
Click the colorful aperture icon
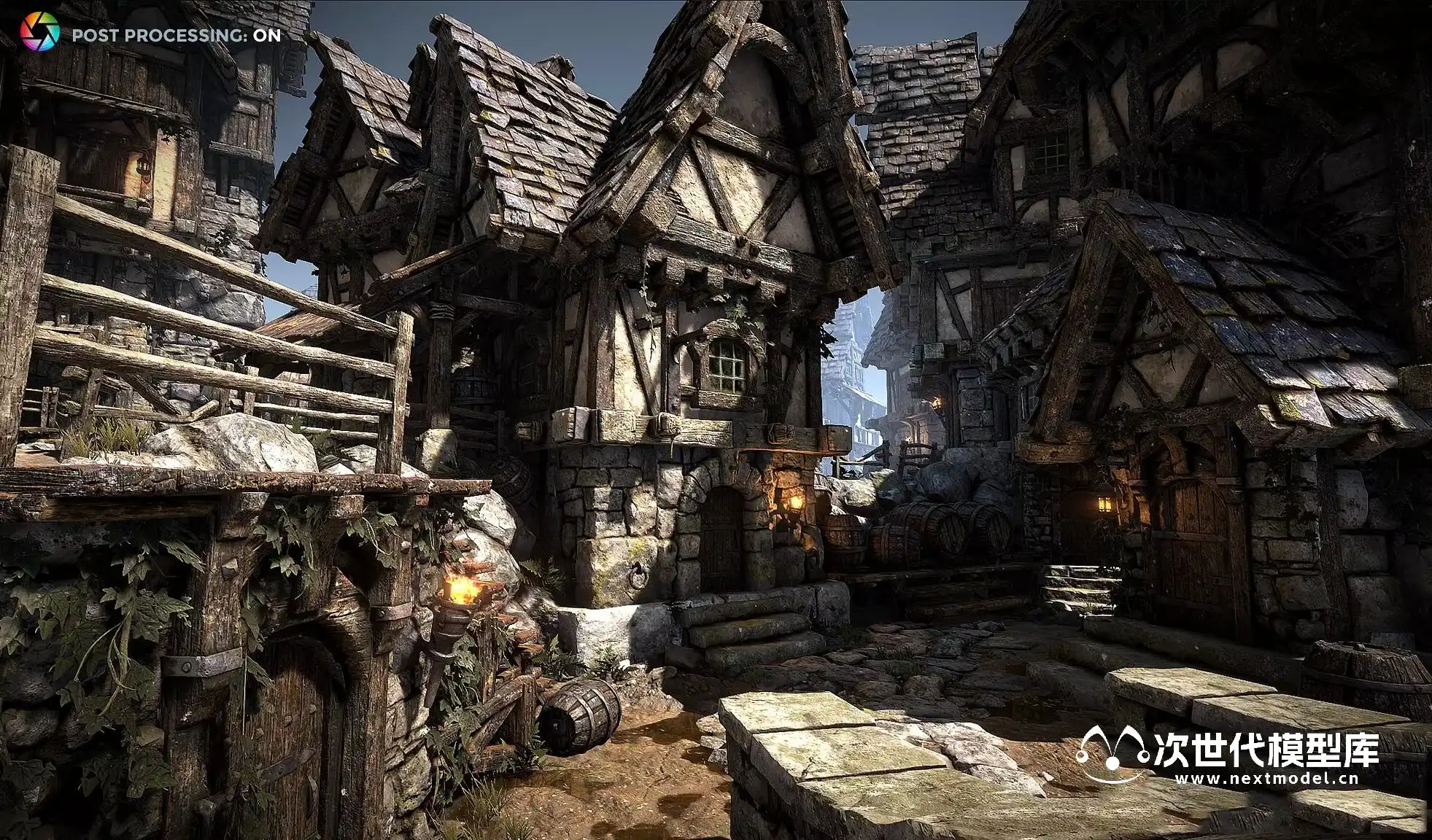pyautogui.click(x=39, y=33)
